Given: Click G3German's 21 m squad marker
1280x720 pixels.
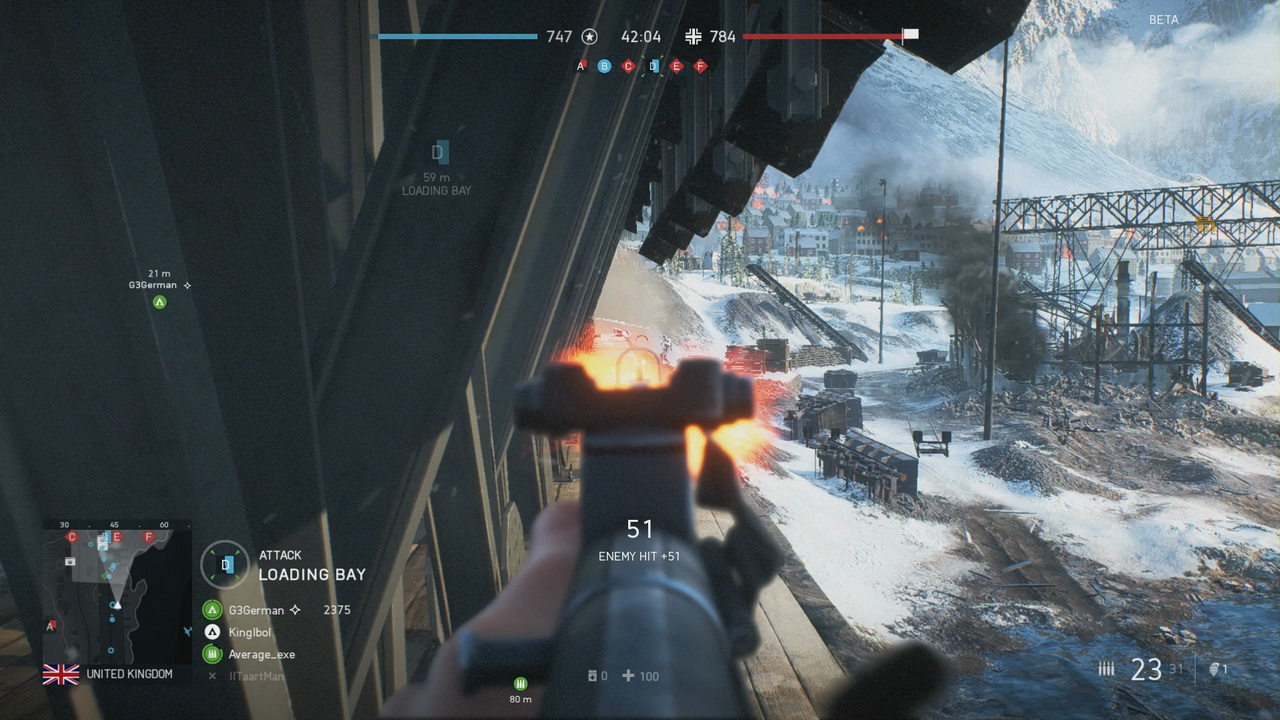Looking at the screenshot, I should pos(159,301).
